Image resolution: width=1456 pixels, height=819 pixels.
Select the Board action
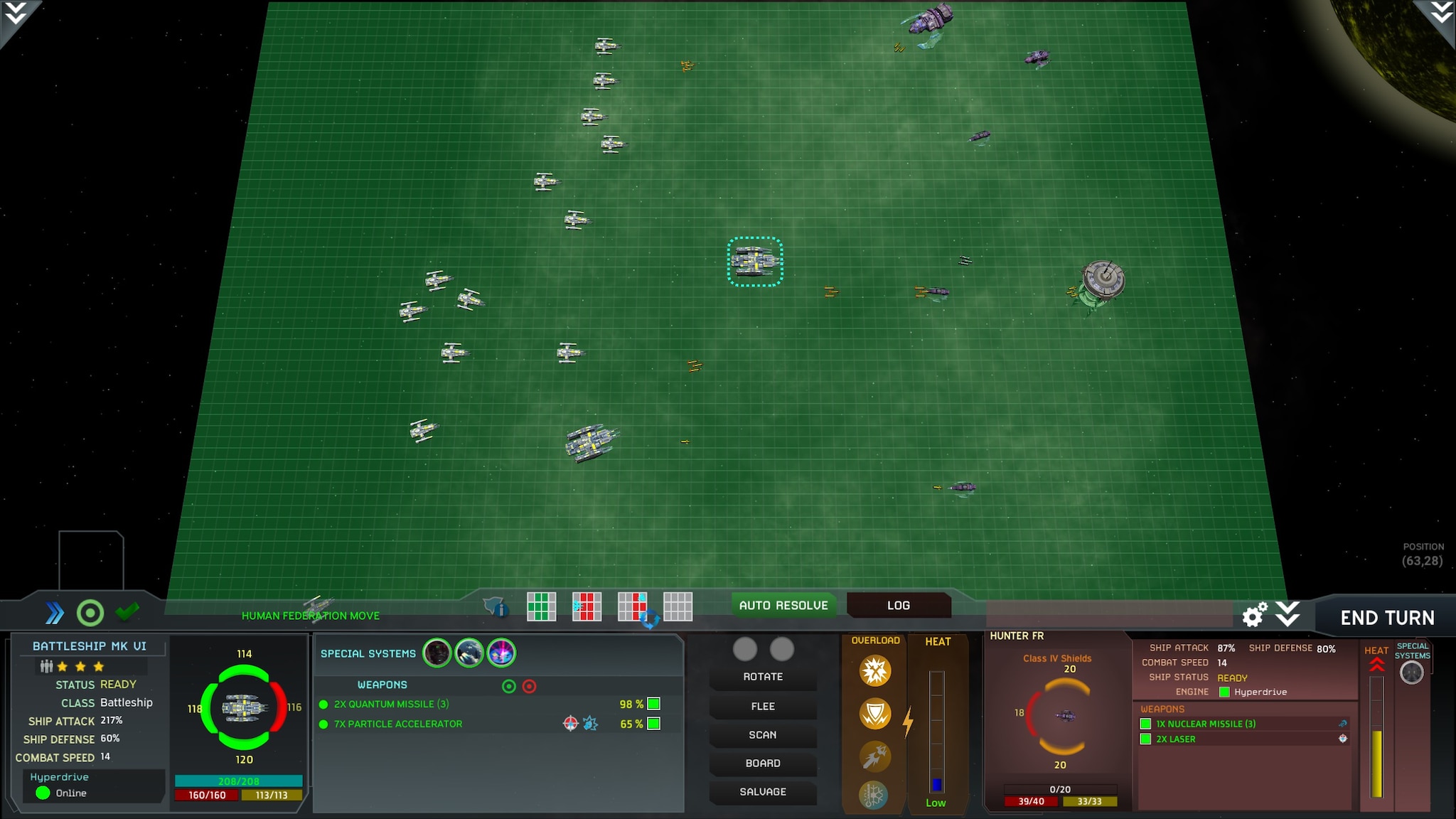(763, 763)
